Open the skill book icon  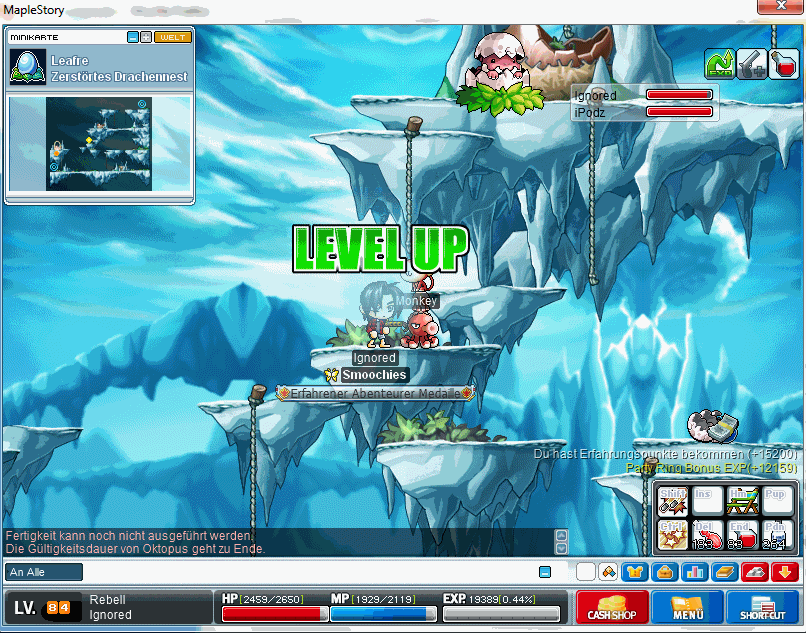724,572
